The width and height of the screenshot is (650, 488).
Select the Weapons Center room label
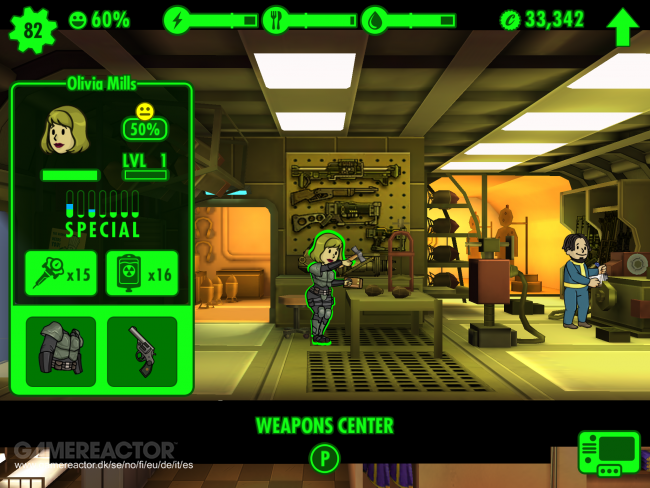[x=324, y=426]
